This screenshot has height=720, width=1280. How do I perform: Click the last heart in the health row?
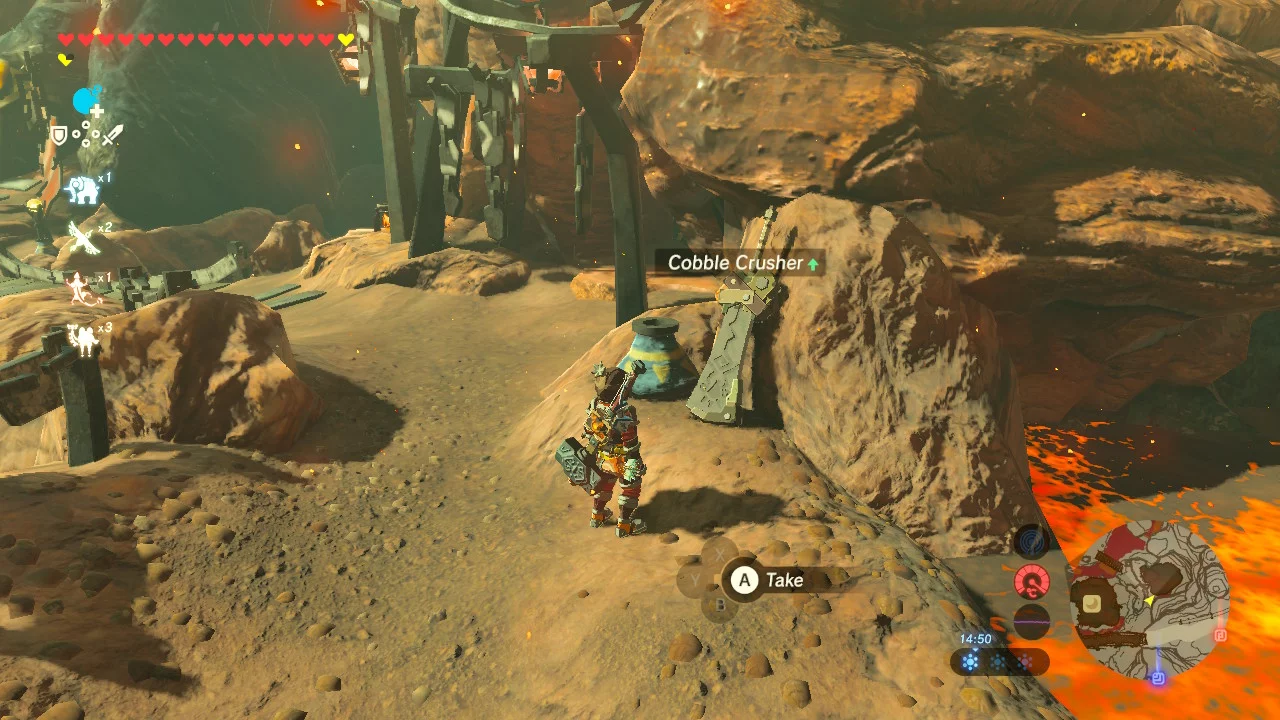point(345,38)
